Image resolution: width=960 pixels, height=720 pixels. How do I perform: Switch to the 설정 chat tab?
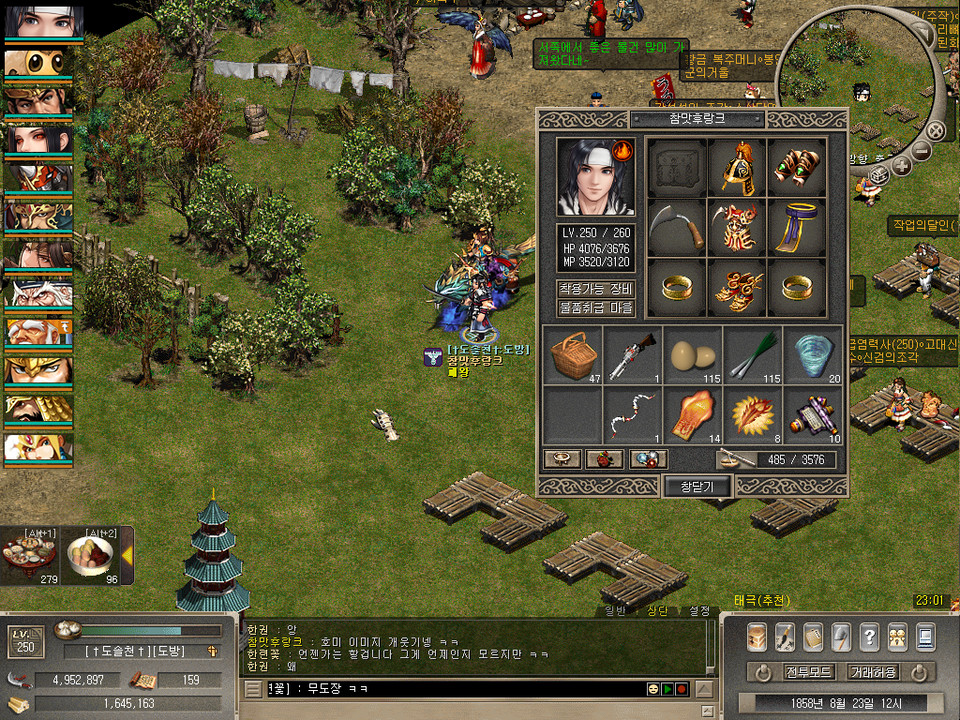click(698, 610)
